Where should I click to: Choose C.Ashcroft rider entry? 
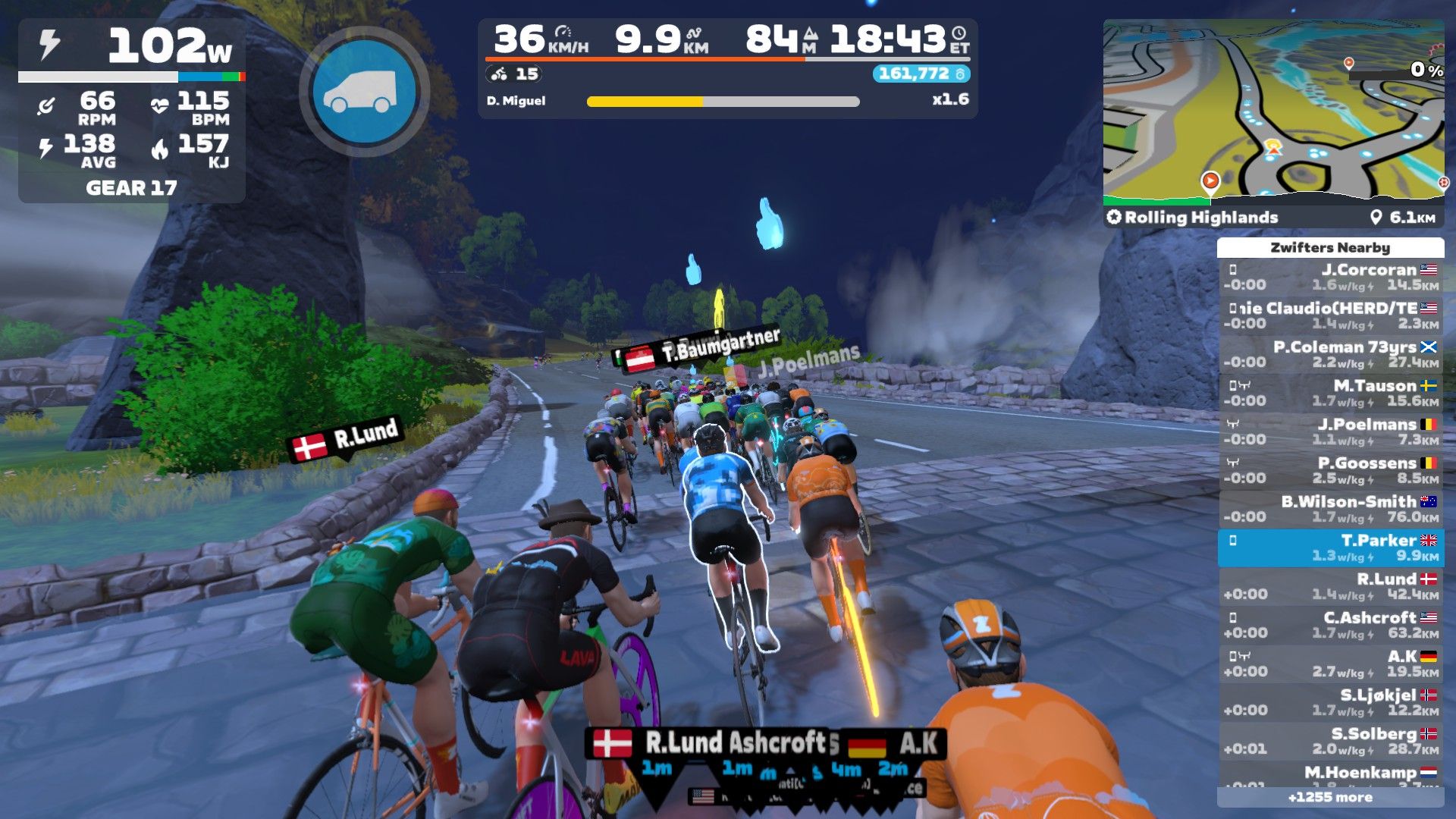pos(1331,625)
